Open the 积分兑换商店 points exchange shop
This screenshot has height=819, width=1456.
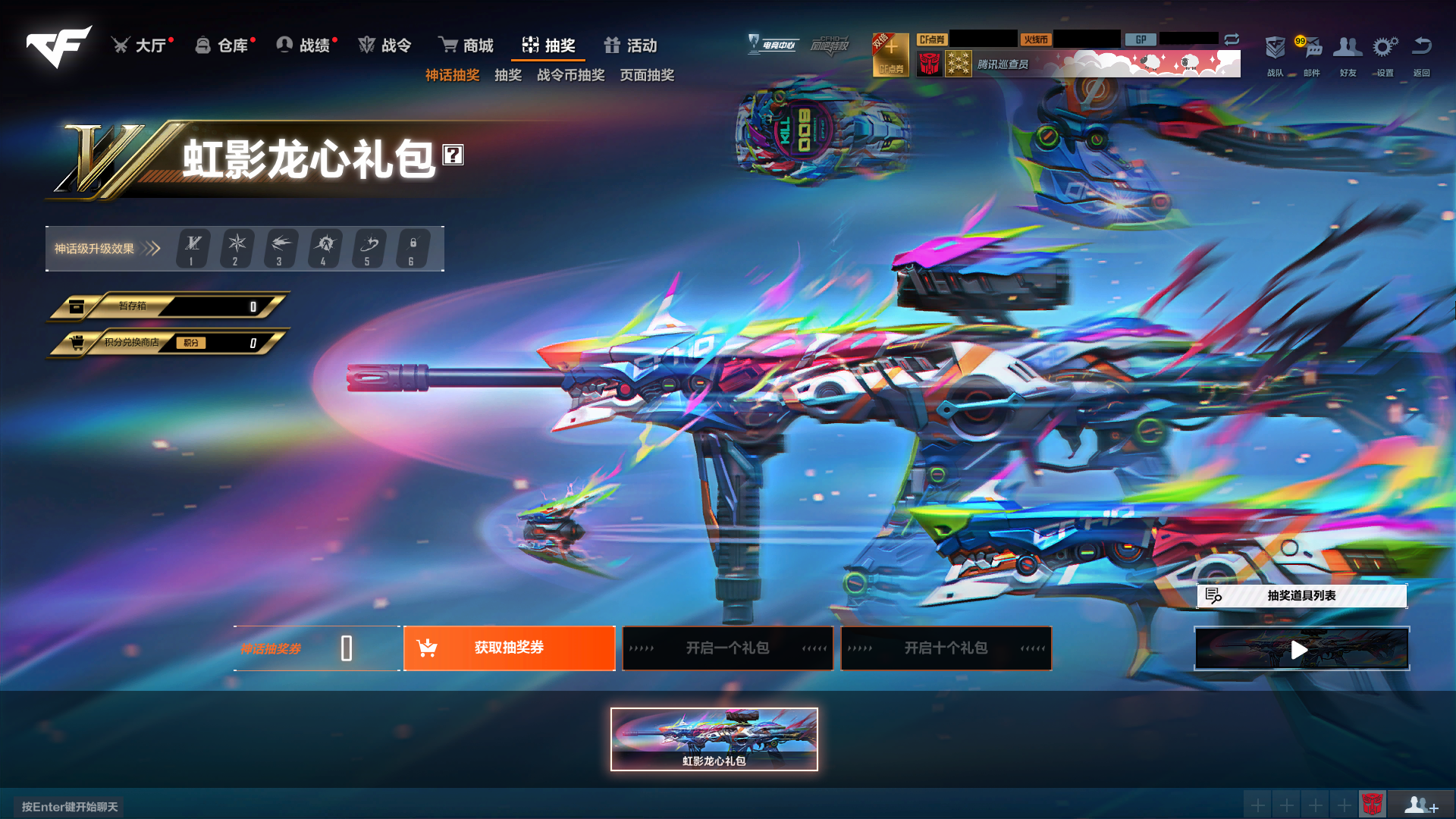point(167,343)
